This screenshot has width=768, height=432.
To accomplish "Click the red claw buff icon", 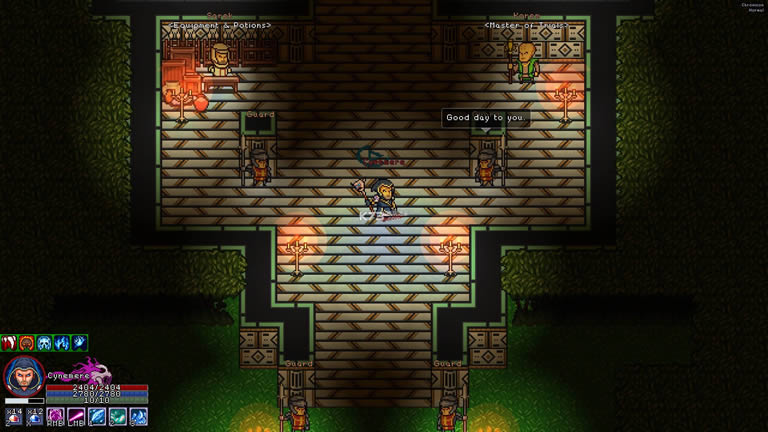I will [10, 343].
